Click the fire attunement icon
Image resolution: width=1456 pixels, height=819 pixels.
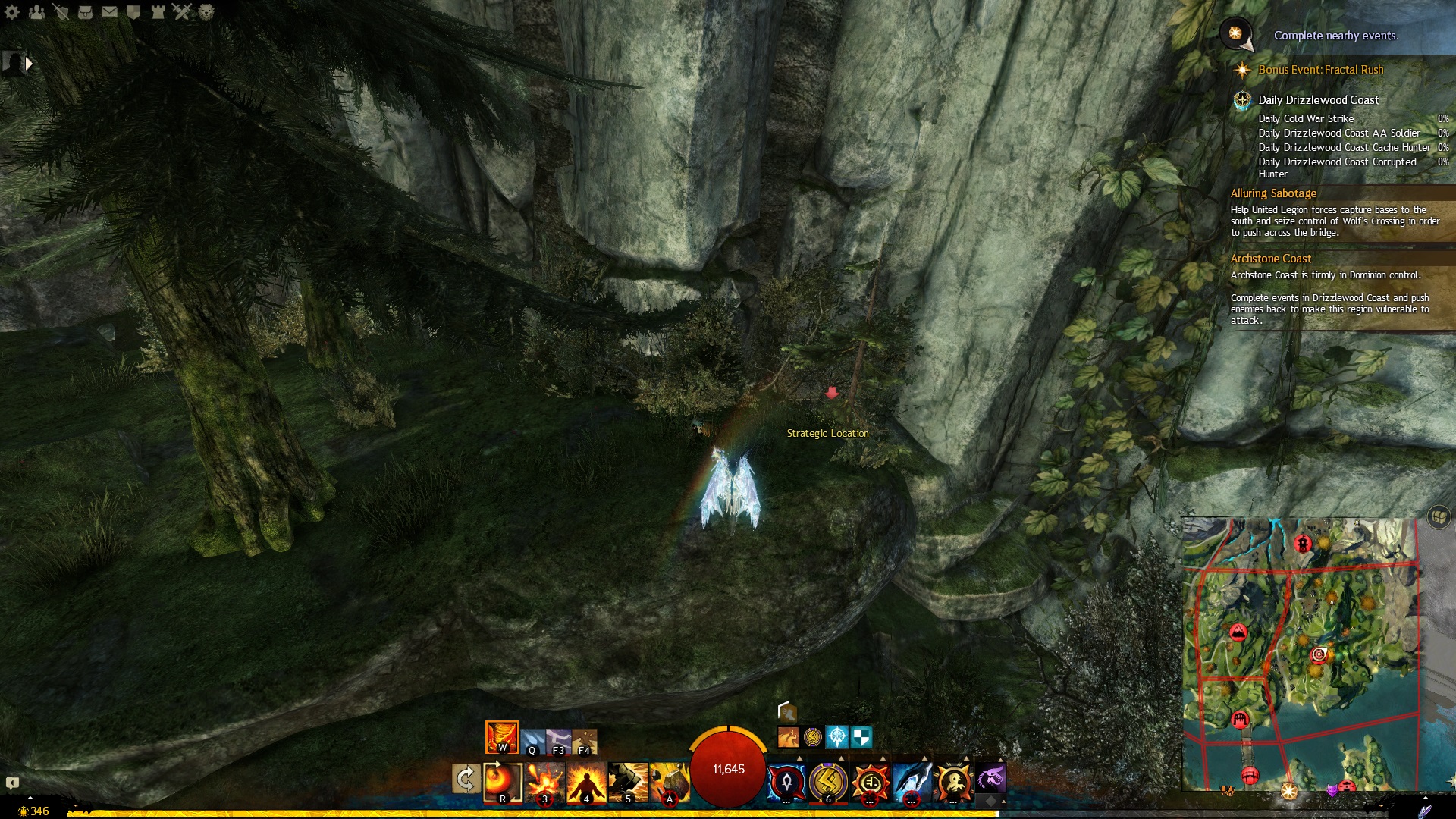[x=501, y=737]
